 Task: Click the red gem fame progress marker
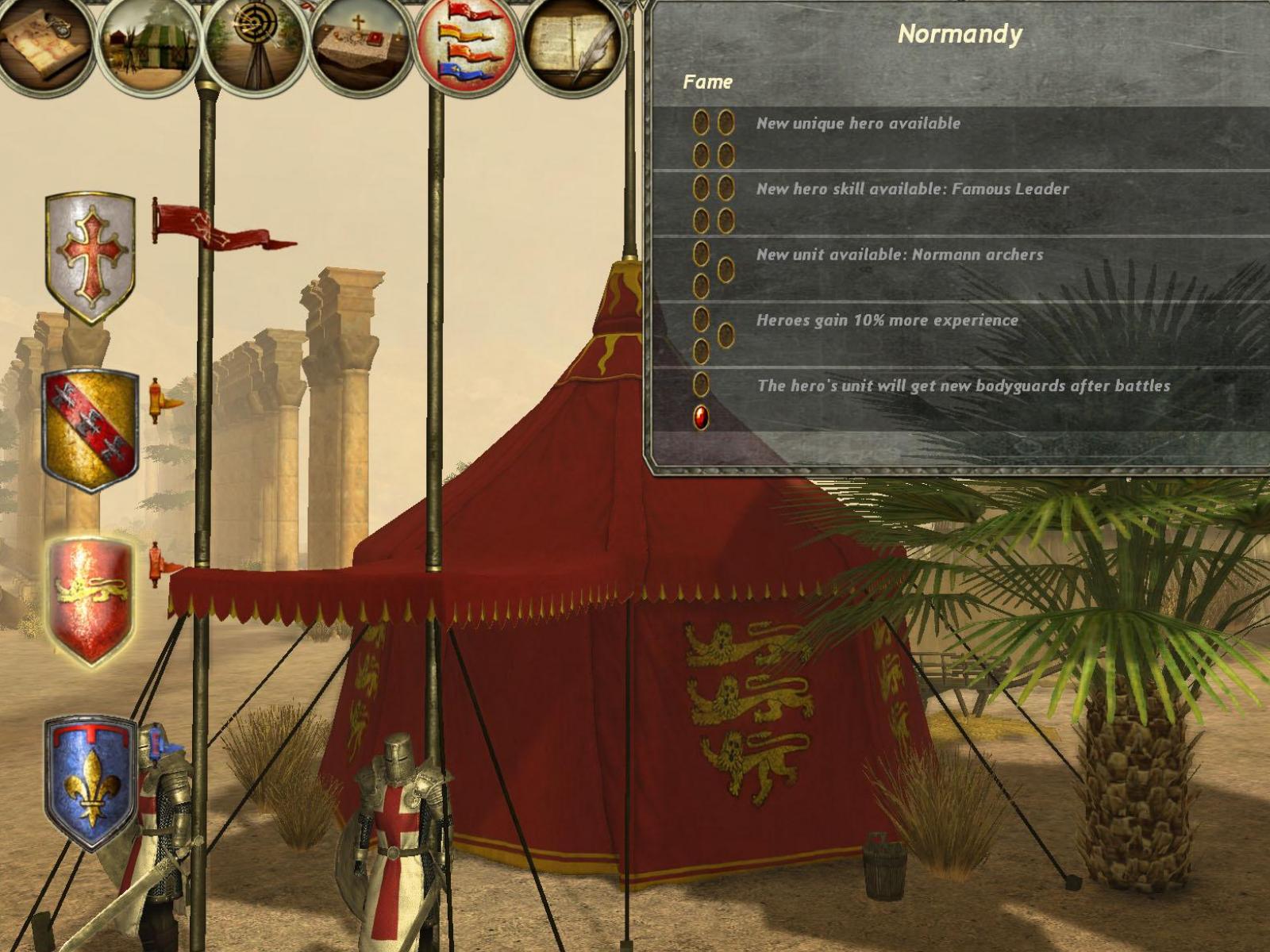702,418
